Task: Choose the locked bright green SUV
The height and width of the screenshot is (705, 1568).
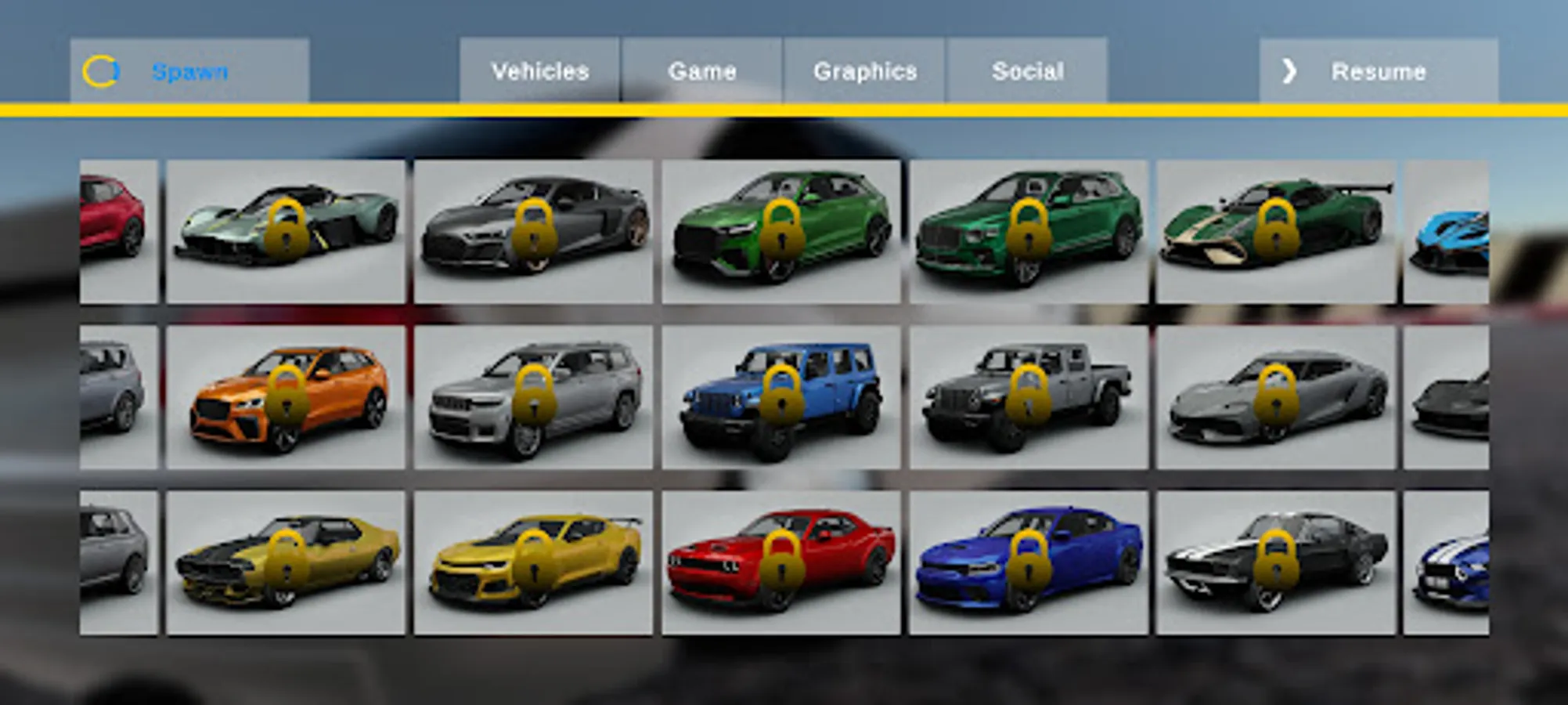Action: pos(780,232)
